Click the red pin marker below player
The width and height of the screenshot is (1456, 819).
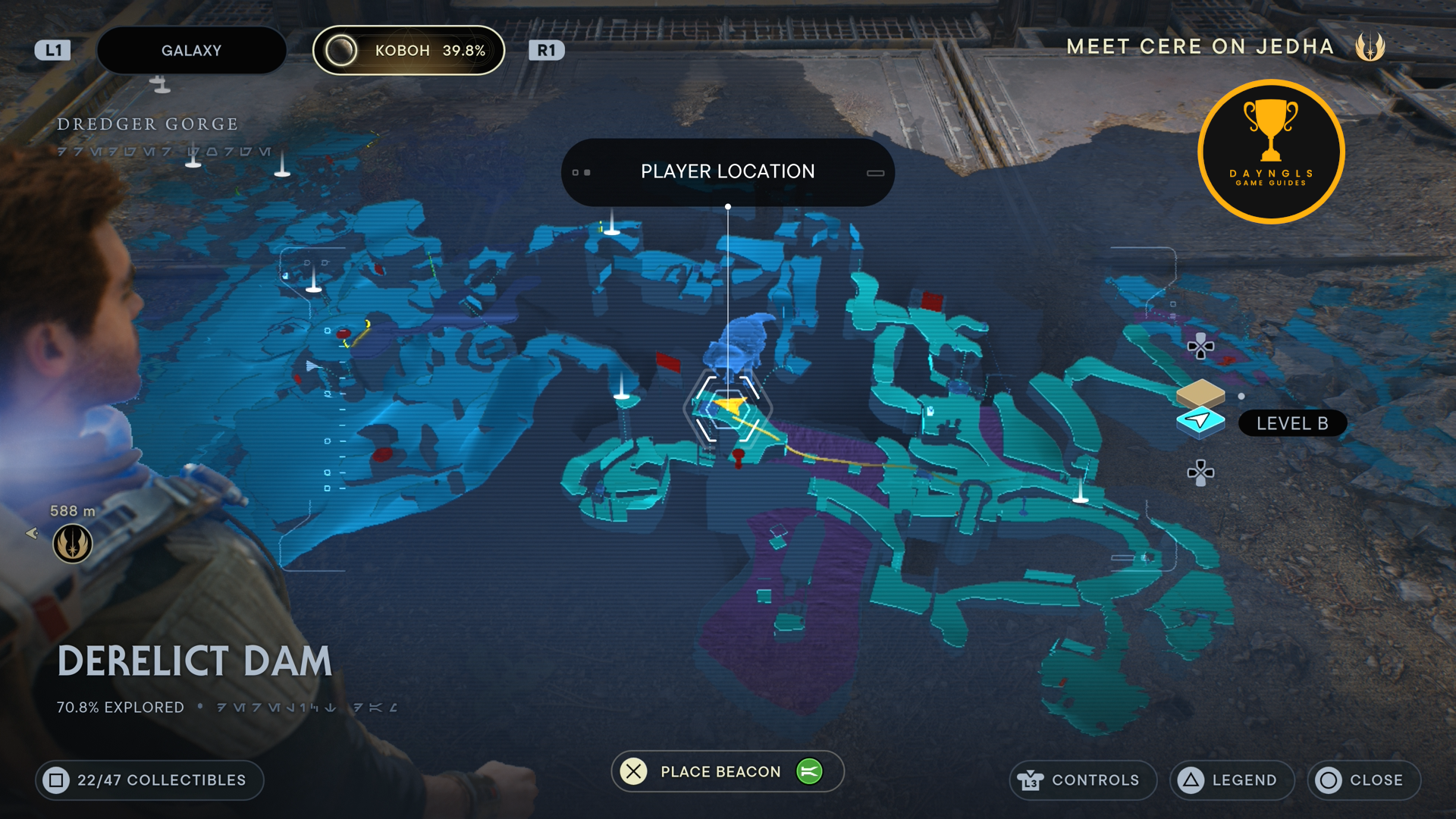tap(739, 457)
